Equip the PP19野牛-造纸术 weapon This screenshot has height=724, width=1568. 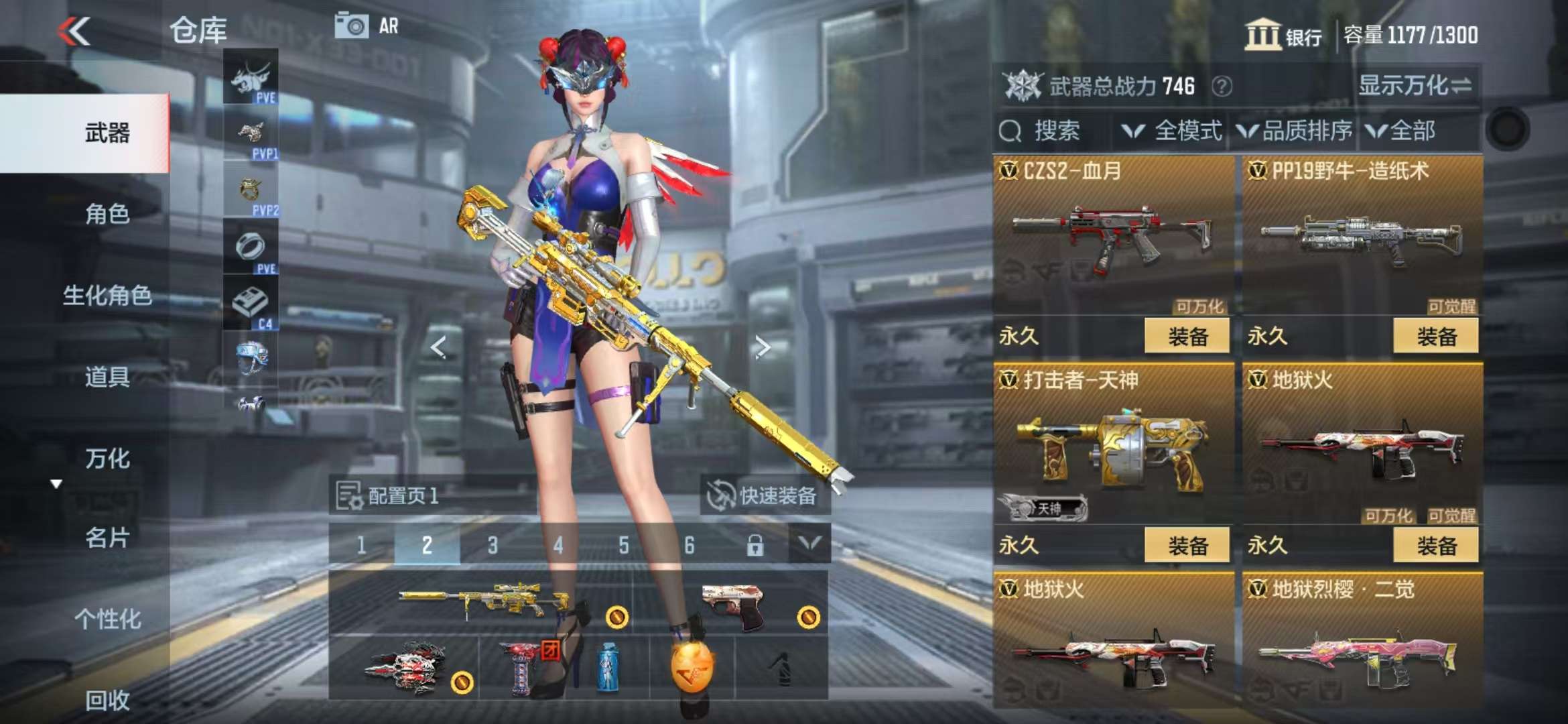[x=1435, y=336]
